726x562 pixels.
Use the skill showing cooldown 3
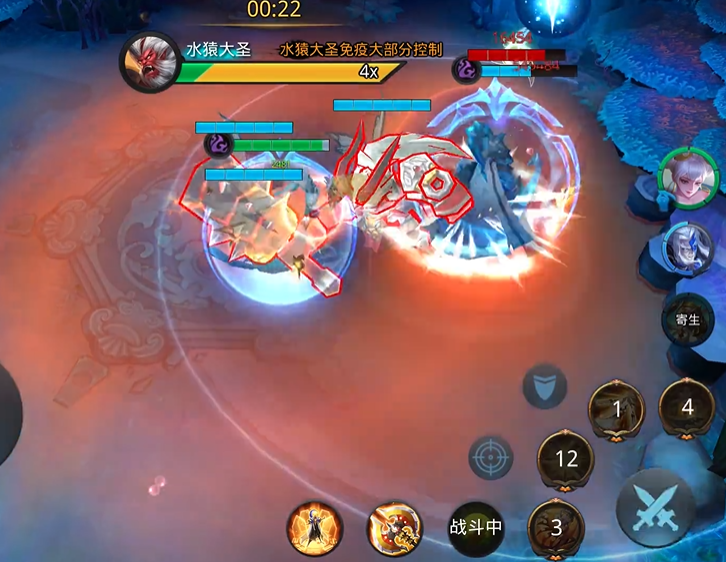(556, 527)
